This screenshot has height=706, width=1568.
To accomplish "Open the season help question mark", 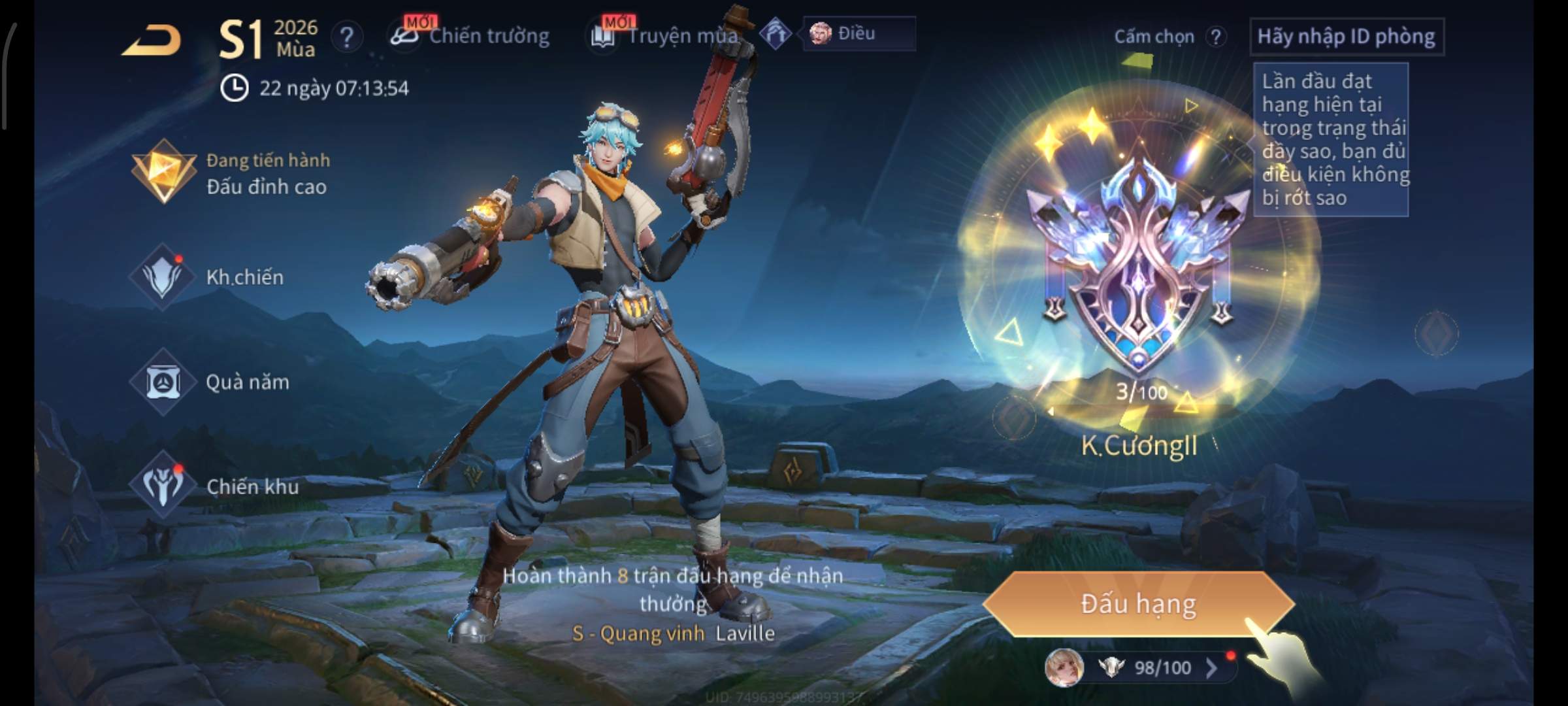I will pos(346,37).
